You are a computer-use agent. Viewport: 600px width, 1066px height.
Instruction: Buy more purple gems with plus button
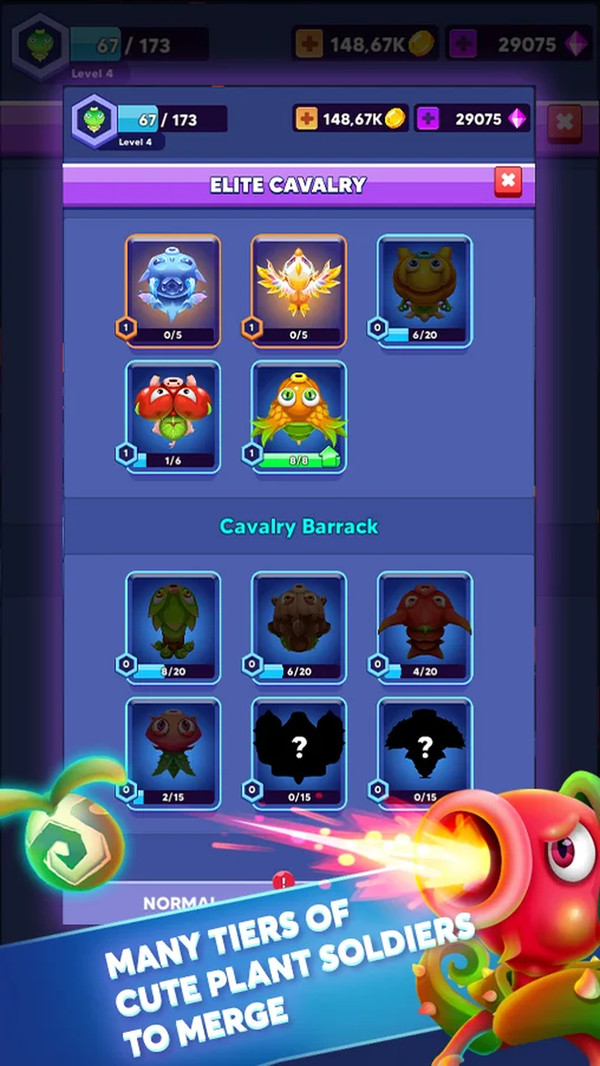[428, 119]
